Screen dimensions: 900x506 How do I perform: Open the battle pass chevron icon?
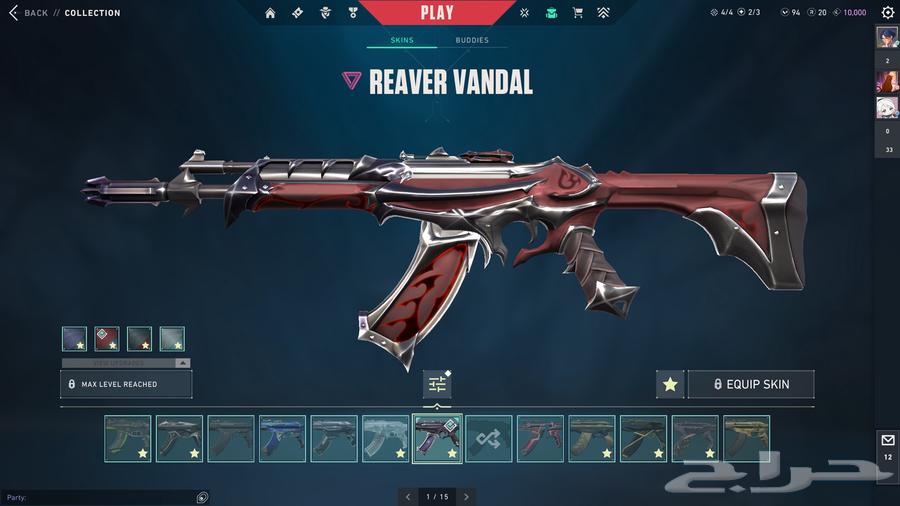coord(603,13)
